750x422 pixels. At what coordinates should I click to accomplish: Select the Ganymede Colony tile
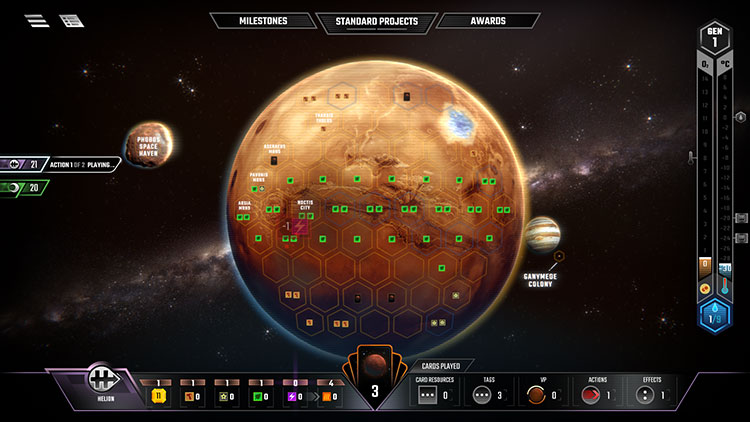(x=543, y=237)
